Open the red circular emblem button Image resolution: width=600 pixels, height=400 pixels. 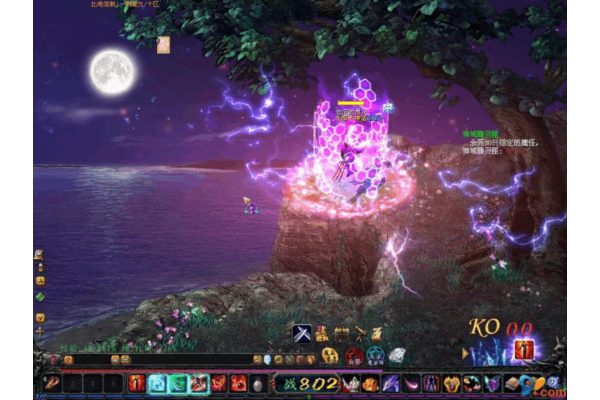click(353, 355)
